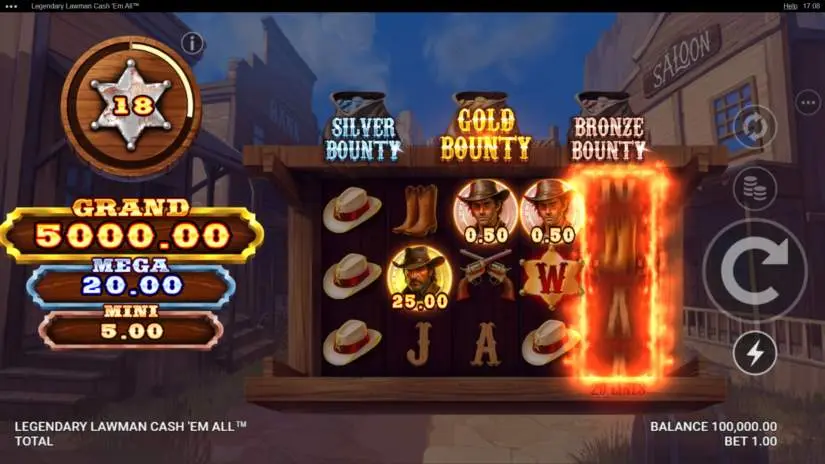Open the title bar three-dot menu
Image resolution: width=825 pixels, height=464 pixels.
(x=12, y=6)
